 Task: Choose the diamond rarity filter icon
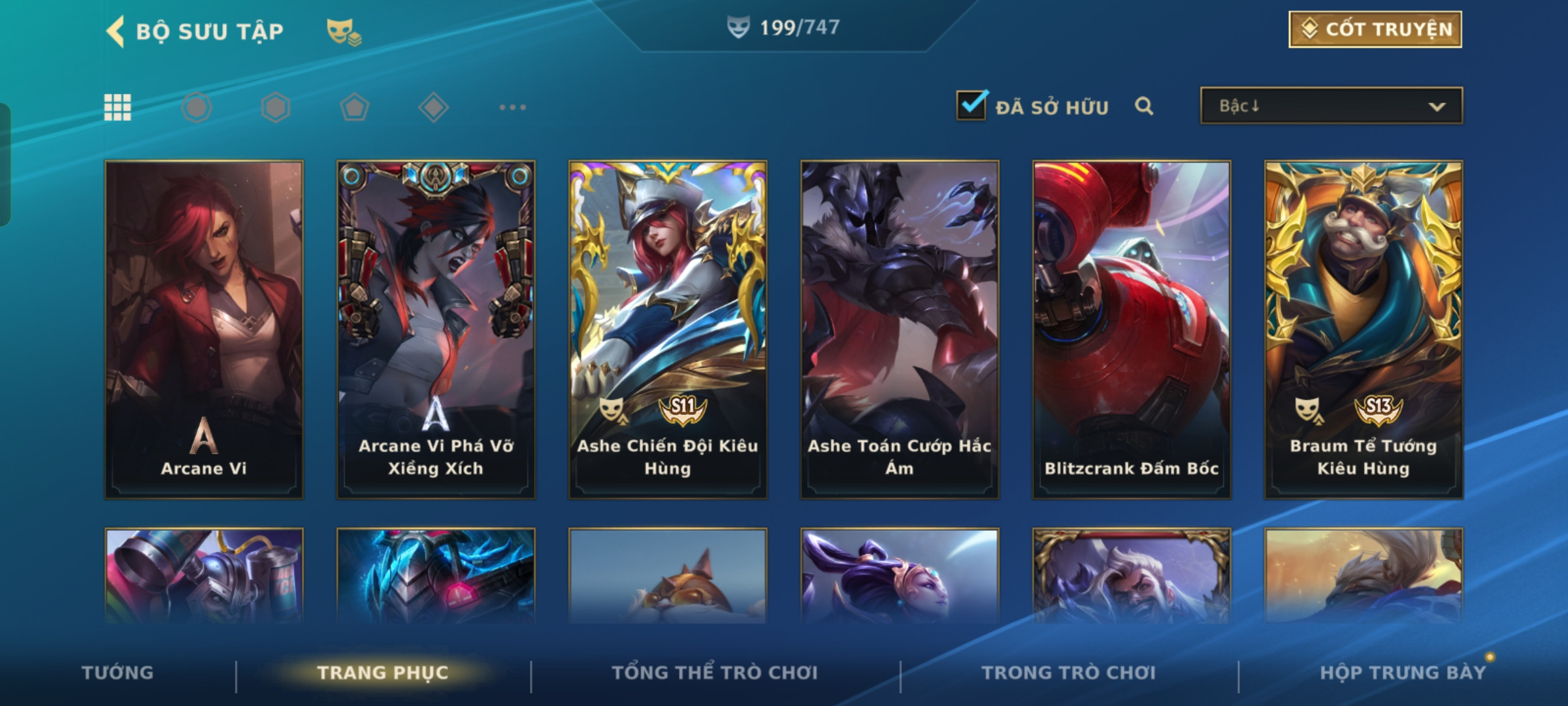click(x=433, y=107)
